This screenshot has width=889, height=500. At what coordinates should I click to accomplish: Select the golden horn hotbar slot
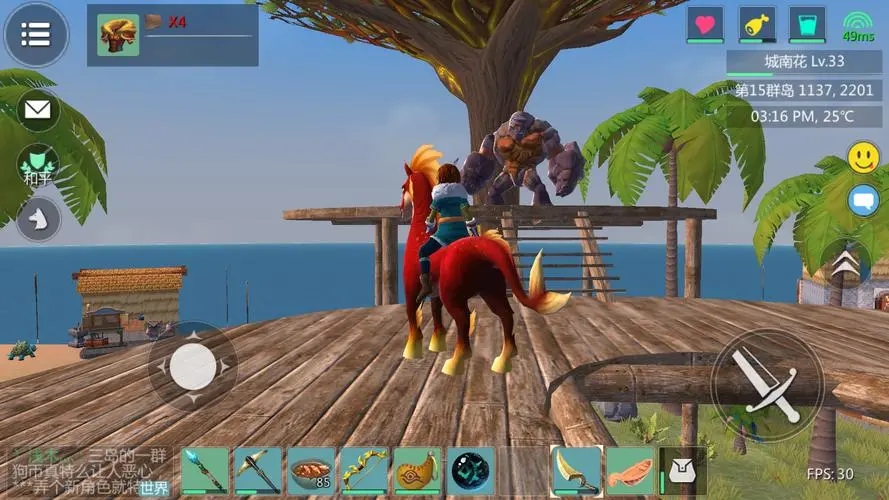pos(417,471)
